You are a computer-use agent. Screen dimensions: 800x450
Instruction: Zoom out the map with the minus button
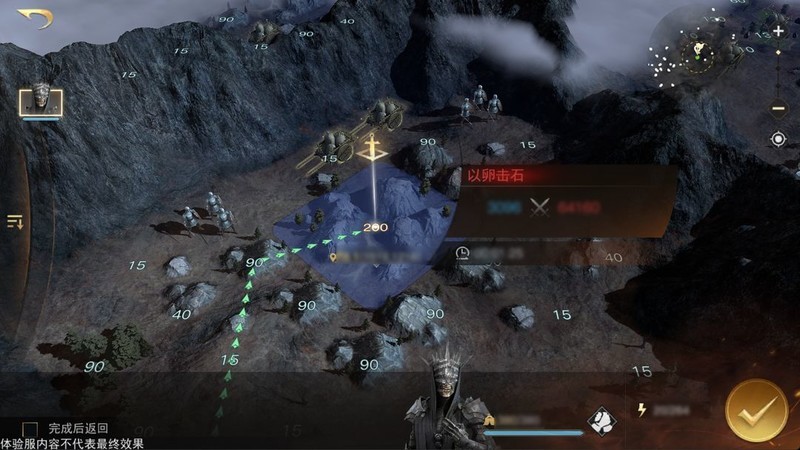pos(778,107)
